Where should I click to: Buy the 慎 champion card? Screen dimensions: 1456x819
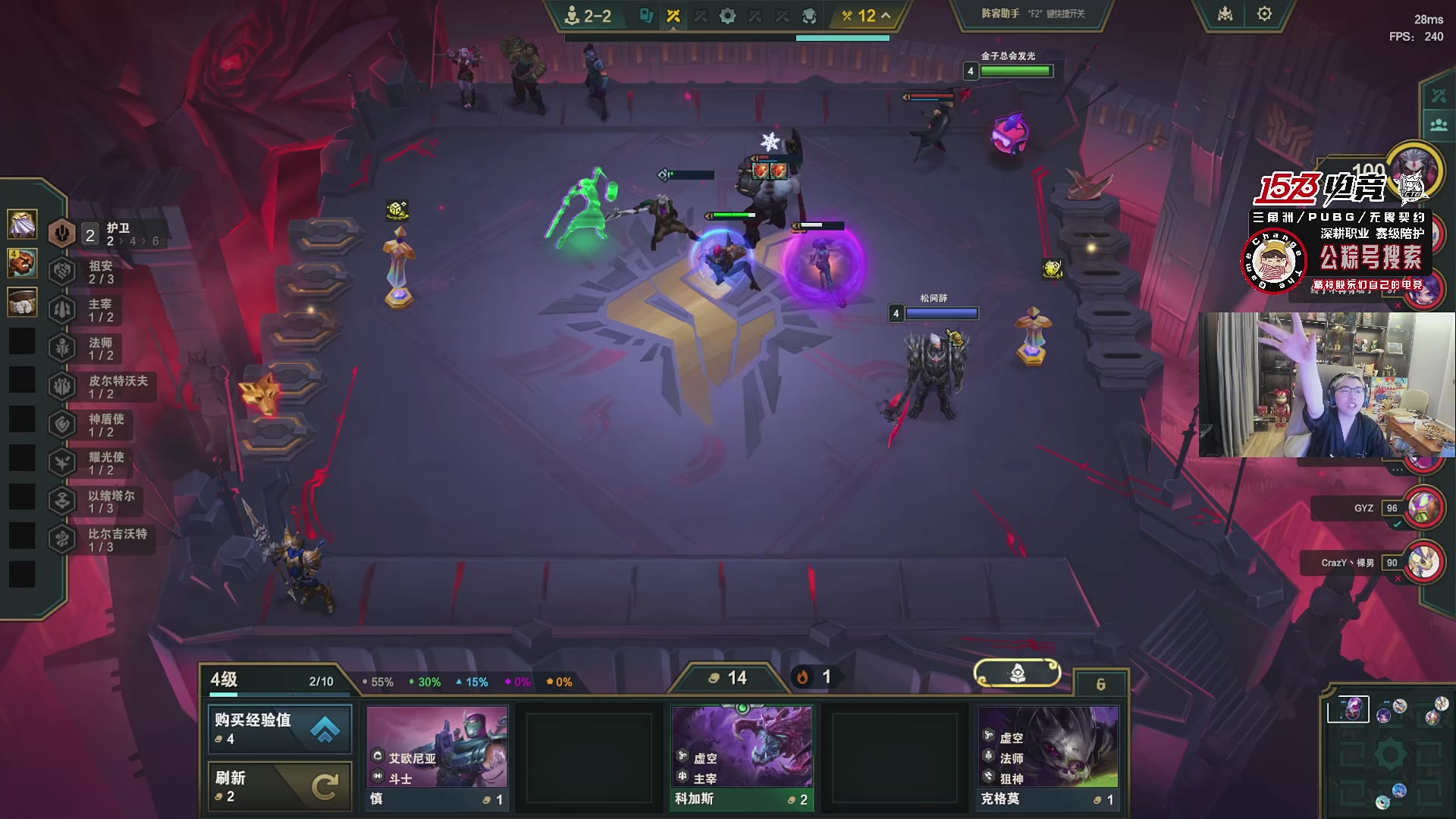click(437, 758)
